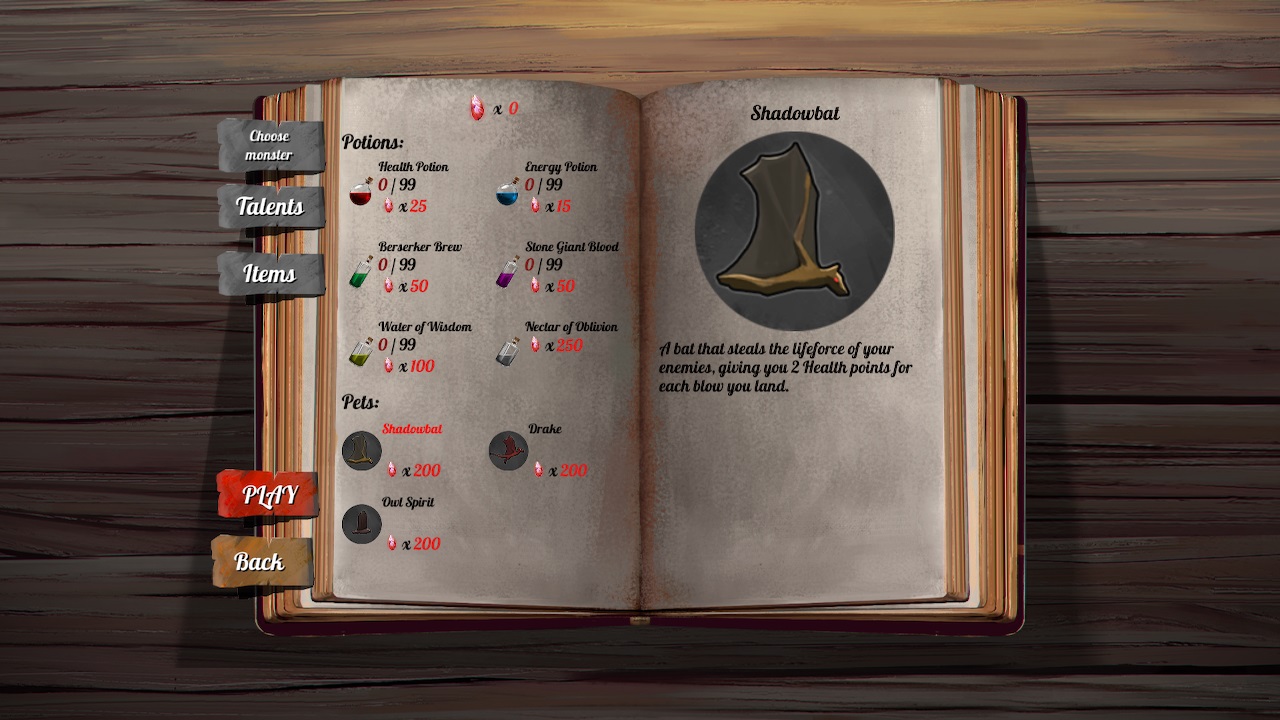Click the gem icon next to Drake's price
1280x720 pixels.
(x=537, y=470)
